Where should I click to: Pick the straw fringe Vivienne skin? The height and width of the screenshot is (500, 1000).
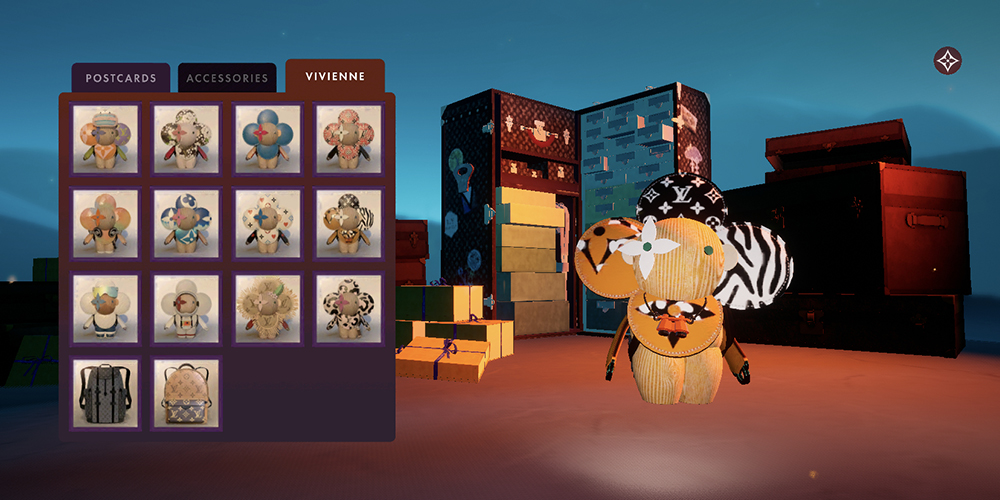point(268,309)
